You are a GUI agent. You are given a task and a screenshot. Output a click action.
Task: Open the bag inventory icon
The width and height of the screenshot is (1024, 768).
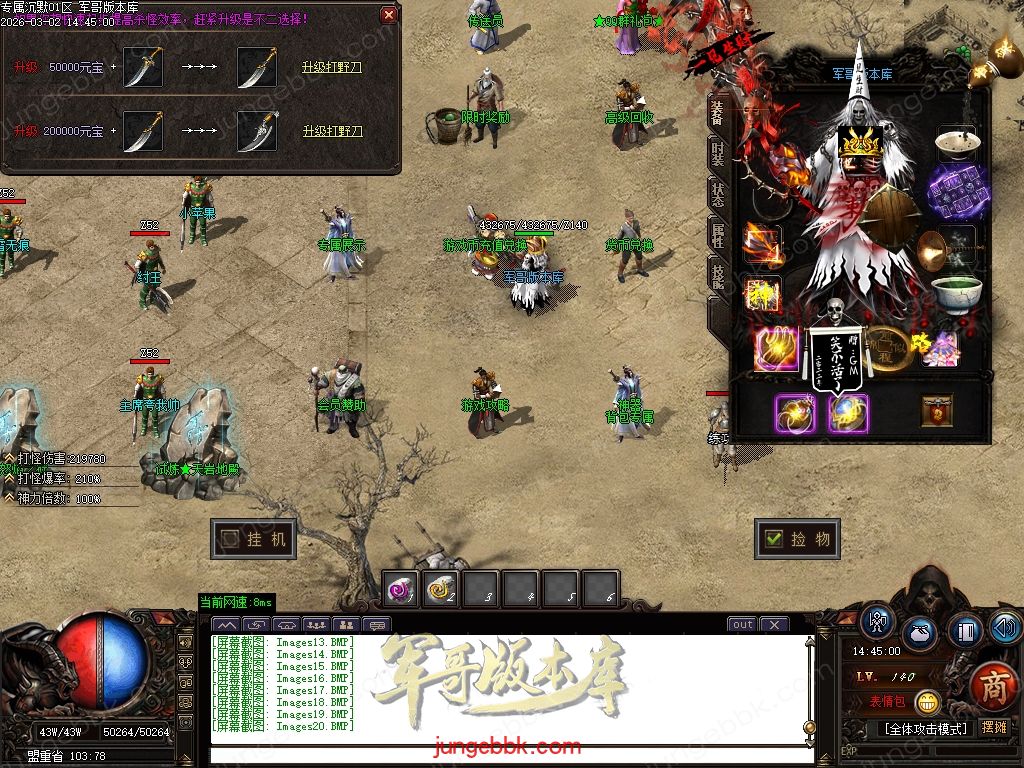[919, 634]
